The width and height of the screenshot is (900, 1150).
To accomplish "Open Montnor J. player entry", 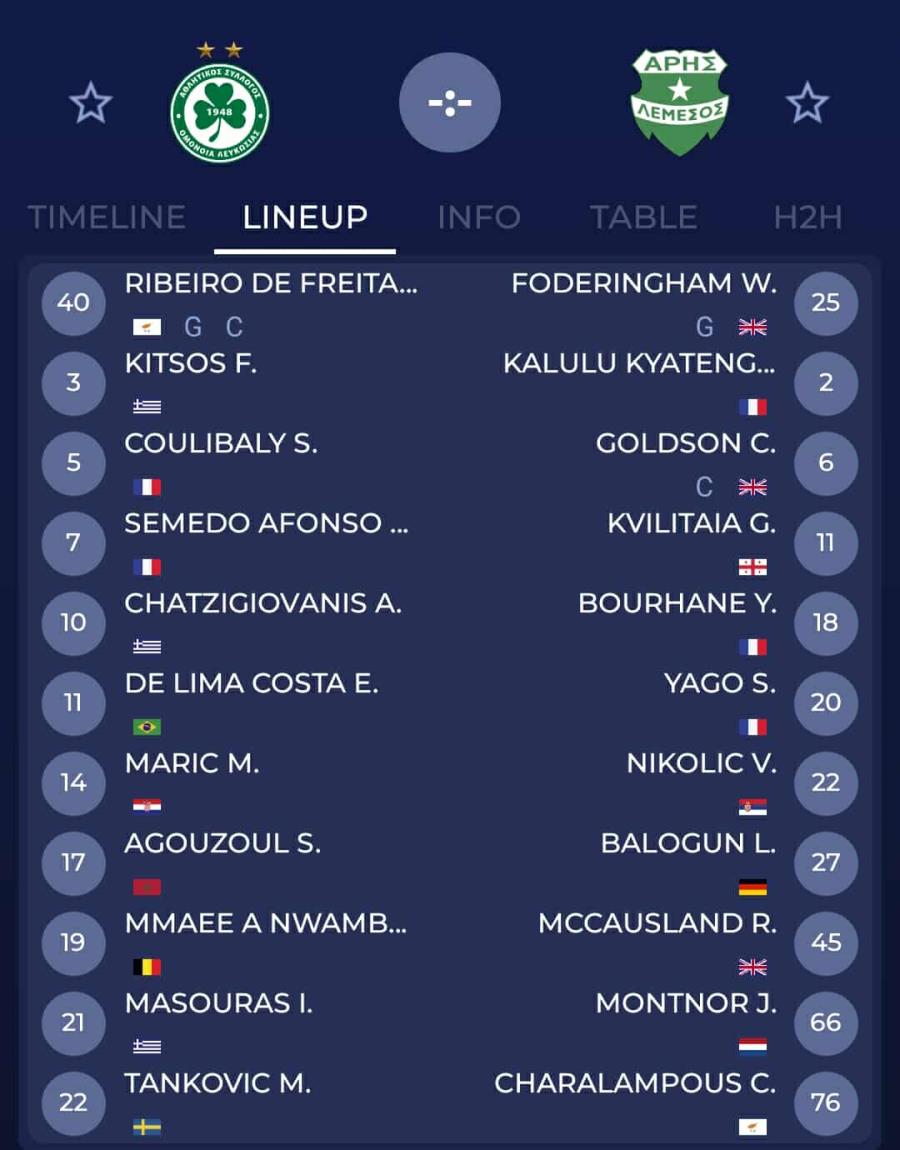I will coord(686,1004).
